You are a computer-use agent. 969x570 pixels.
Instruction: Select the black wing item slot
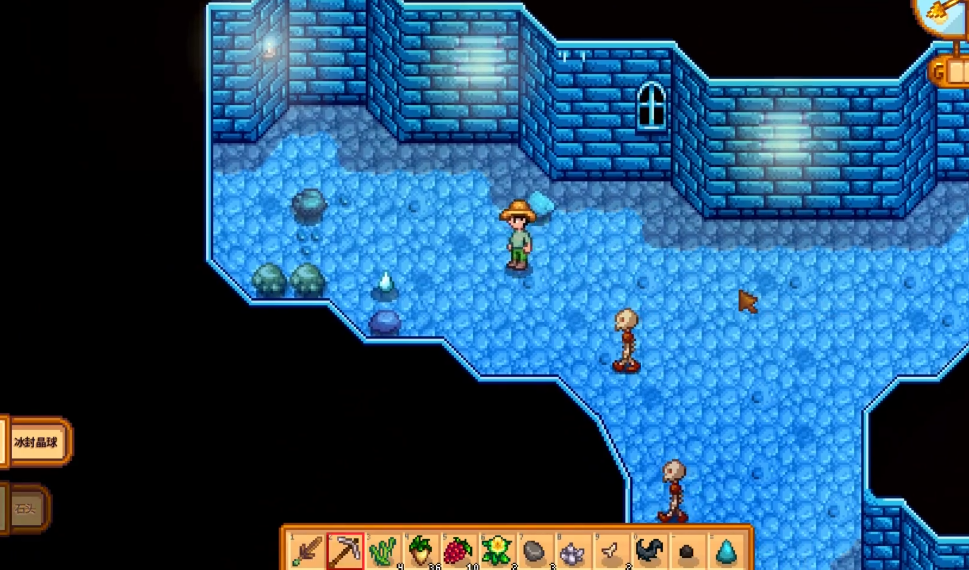click(649, 549)
